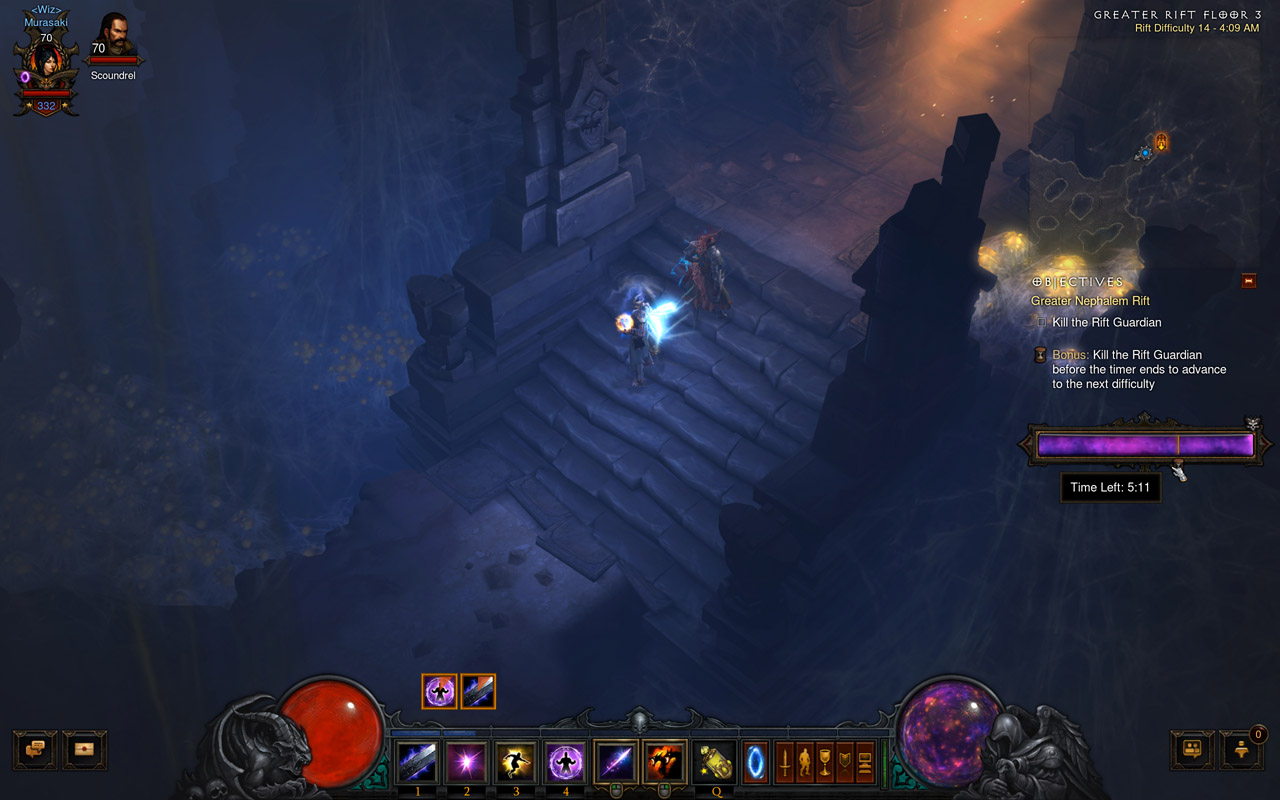Drink the potion in the Q slot
This screenshot has width=1280, height=800.
[x=714, y=762]
